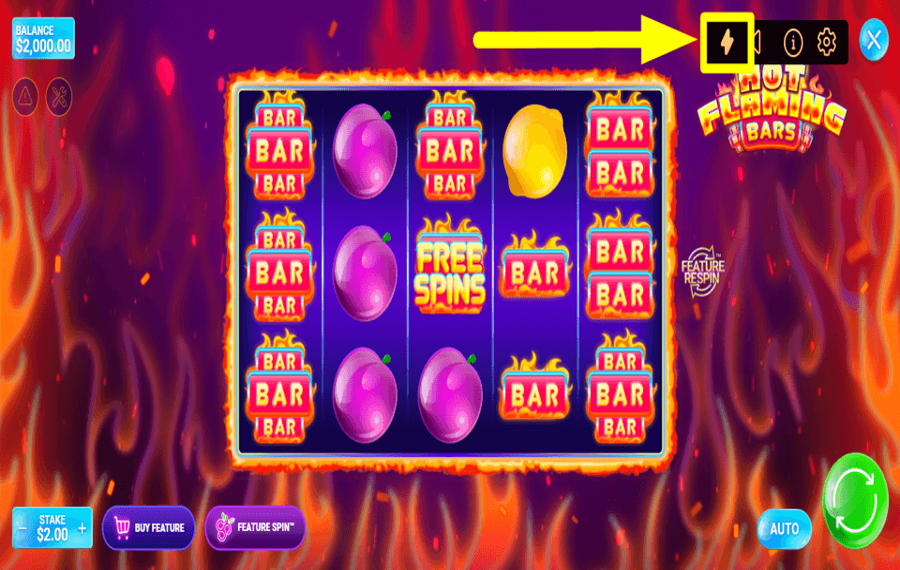Open the game info page
Image resolution: width=900 pixels, height=570 pixels.
tap(793, 42)
